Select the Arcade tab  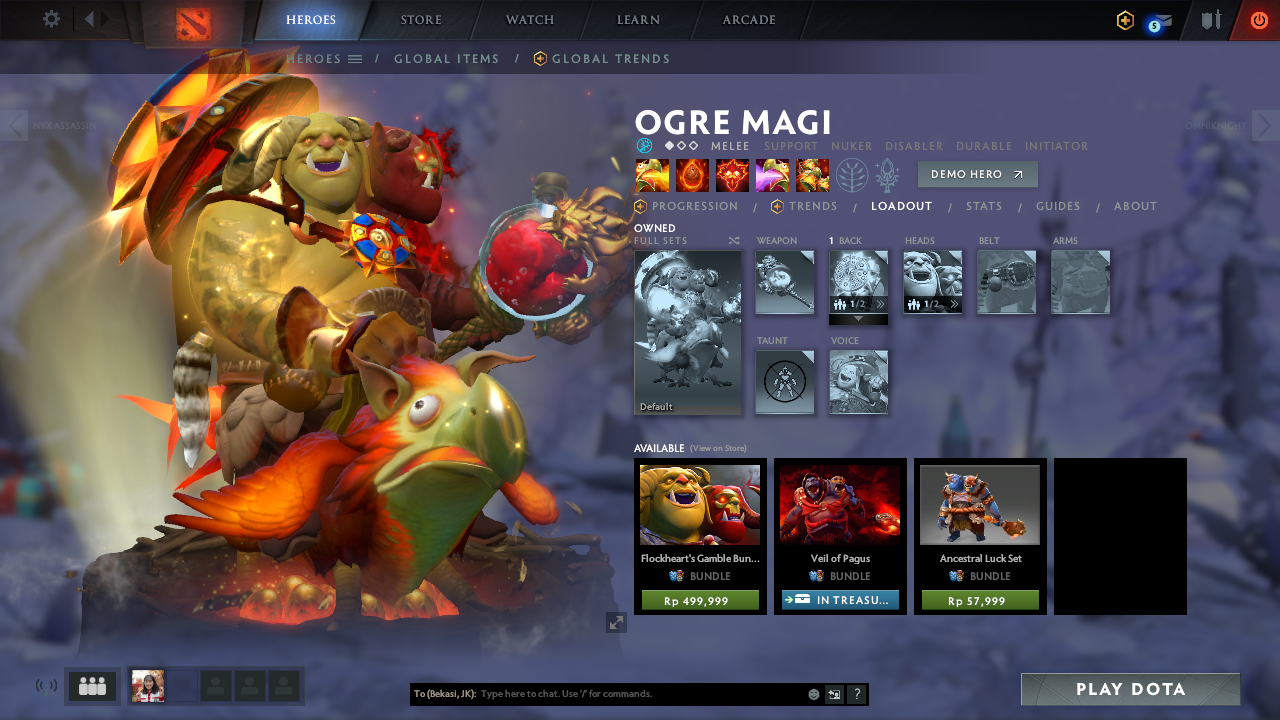coord(749,20)
